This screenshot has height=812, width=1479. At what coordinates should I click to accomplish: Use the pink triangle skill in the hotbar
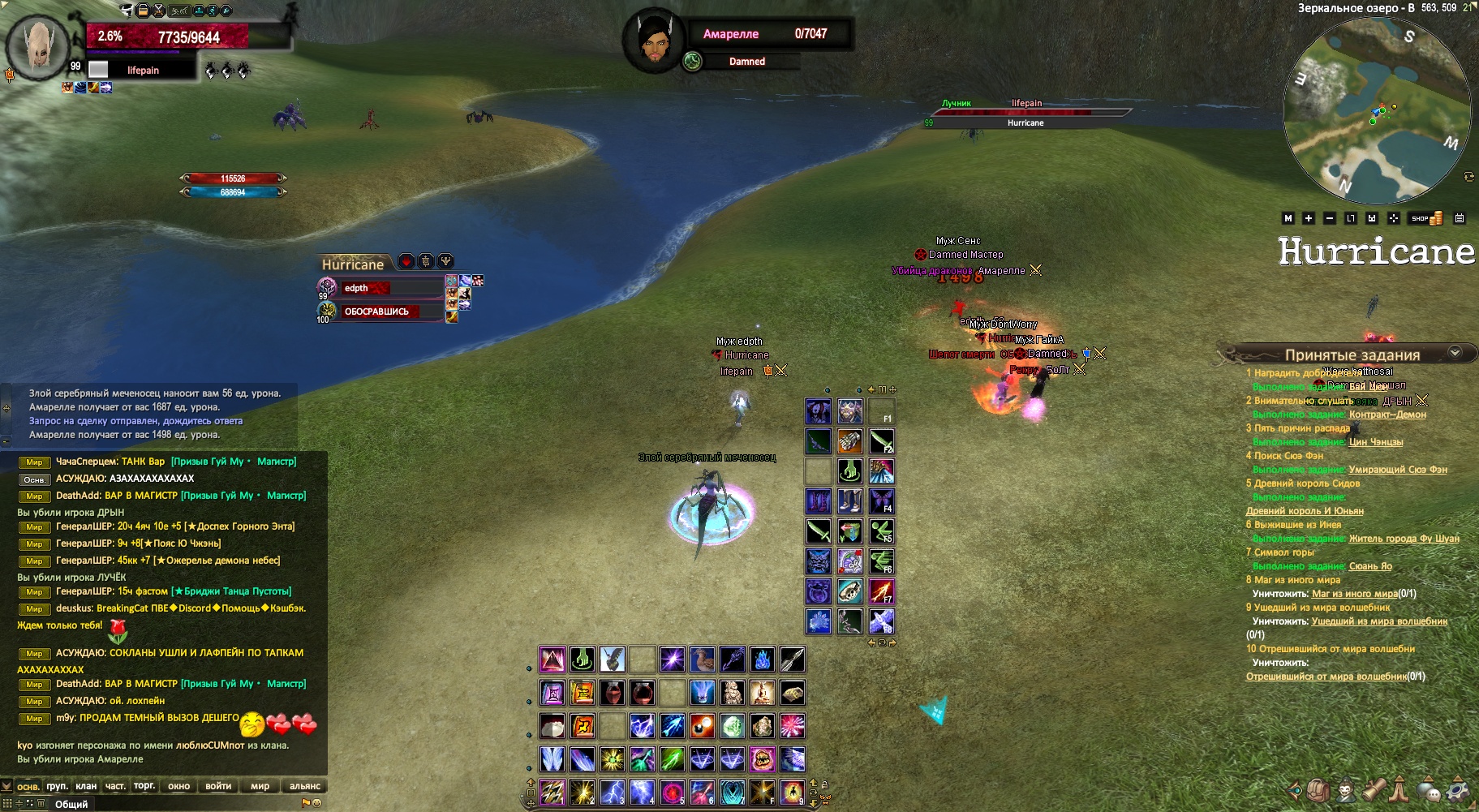point(552,659)
